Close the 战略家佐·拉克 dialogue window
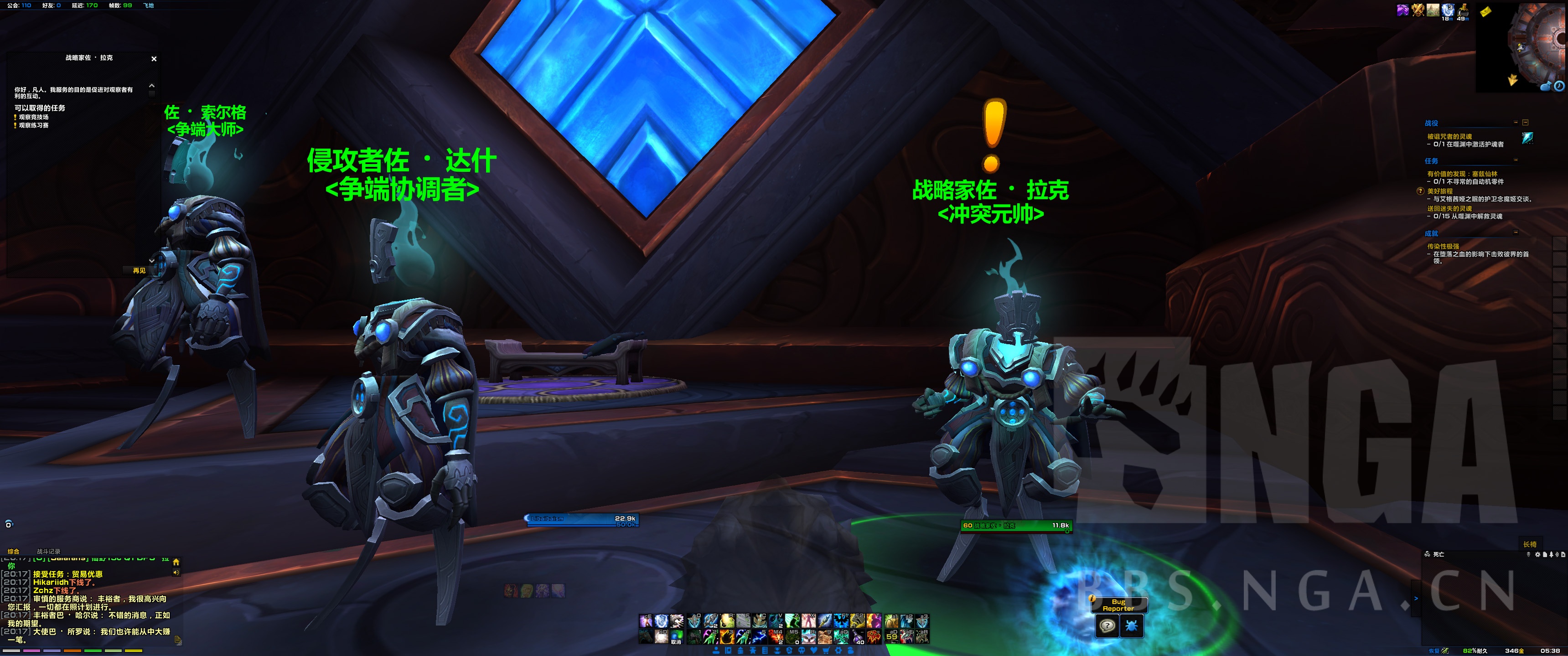Viewport: 1568px width, 656px height. (x=154, y=59)
